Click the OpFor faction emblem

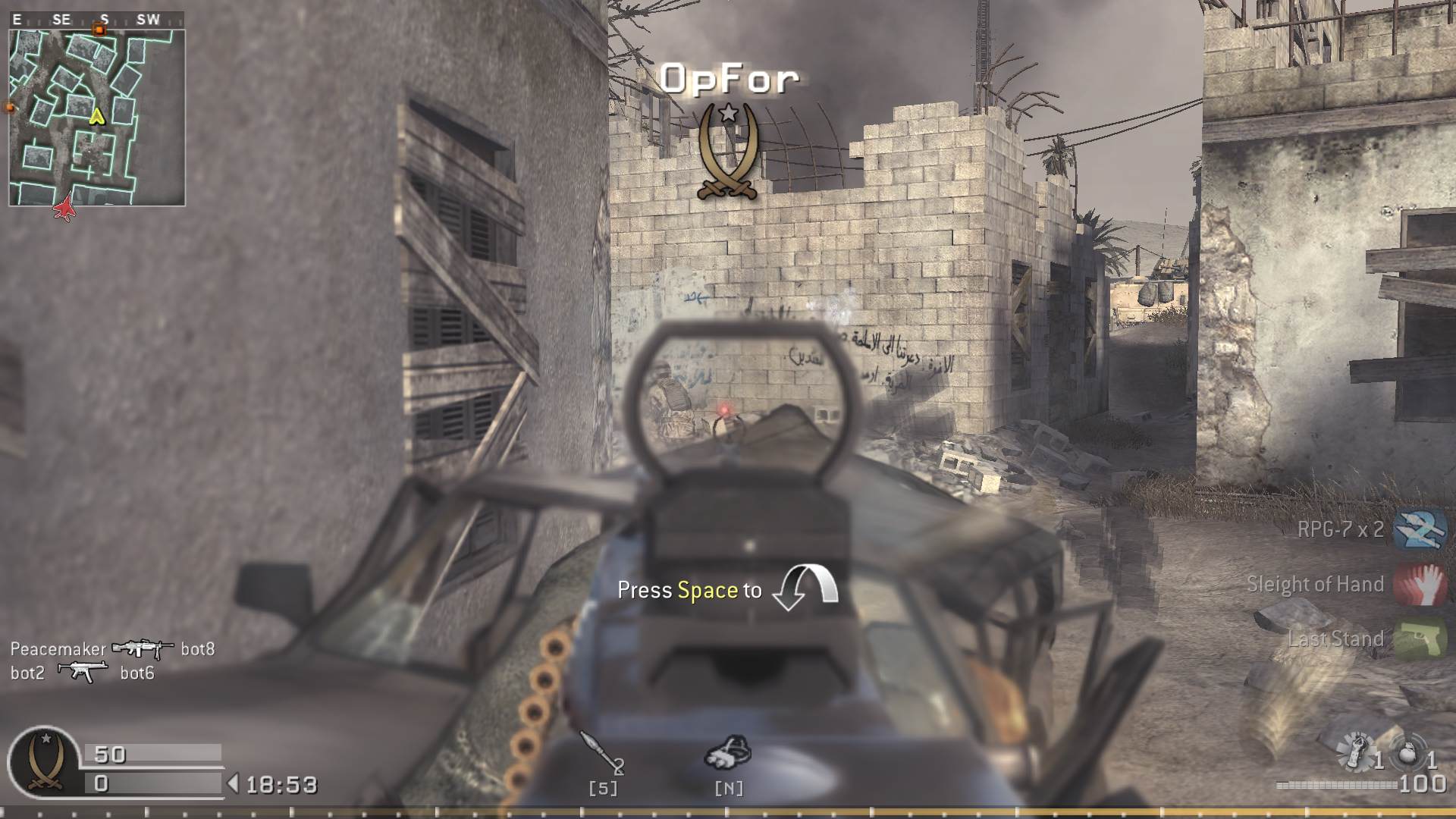[x=729, y=149]
